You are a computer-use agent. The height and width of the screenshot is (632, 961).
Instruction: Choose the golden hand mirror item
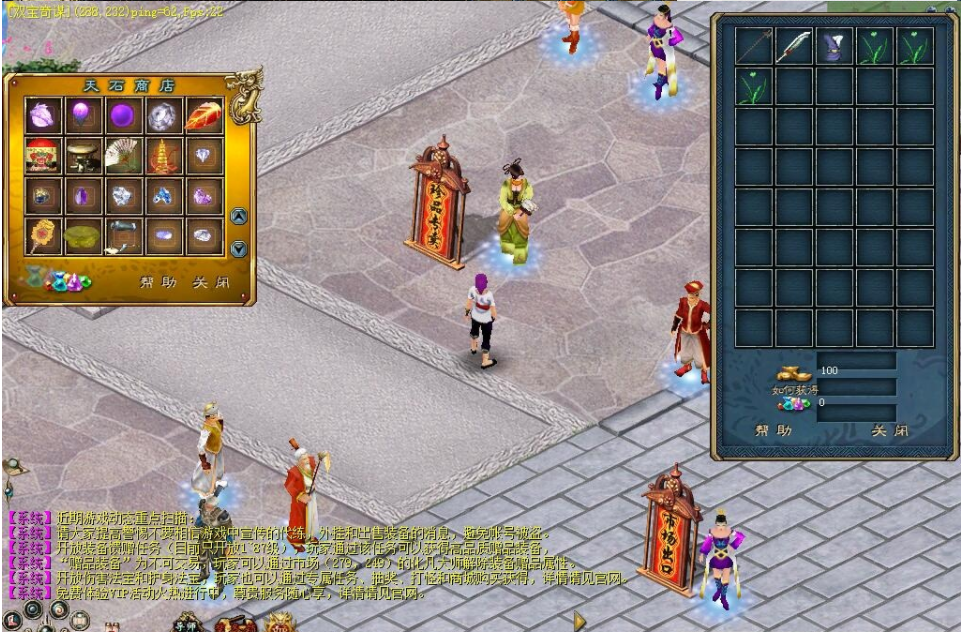pos(42,236)
